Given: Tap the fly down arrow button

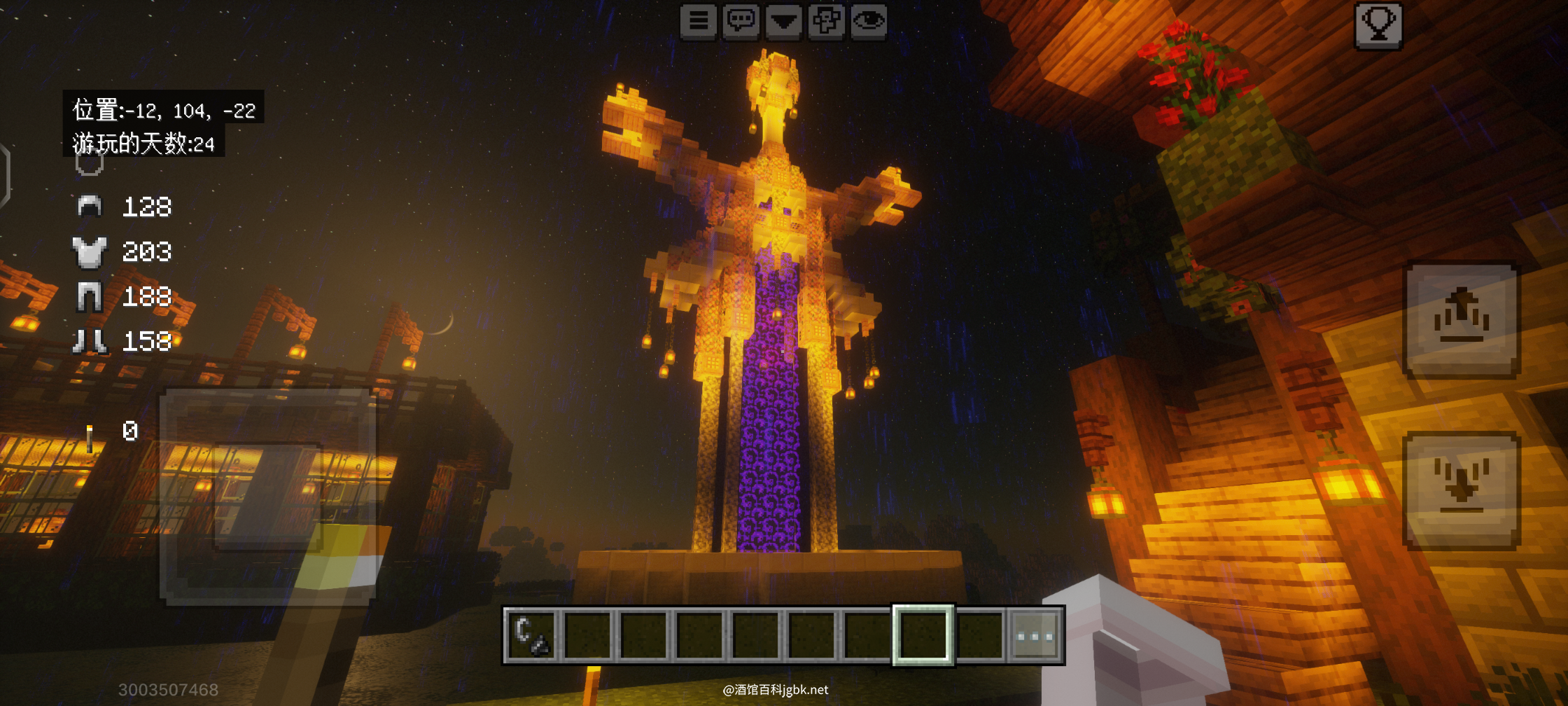Looking at the screenshot, I should coord(1462,489).
